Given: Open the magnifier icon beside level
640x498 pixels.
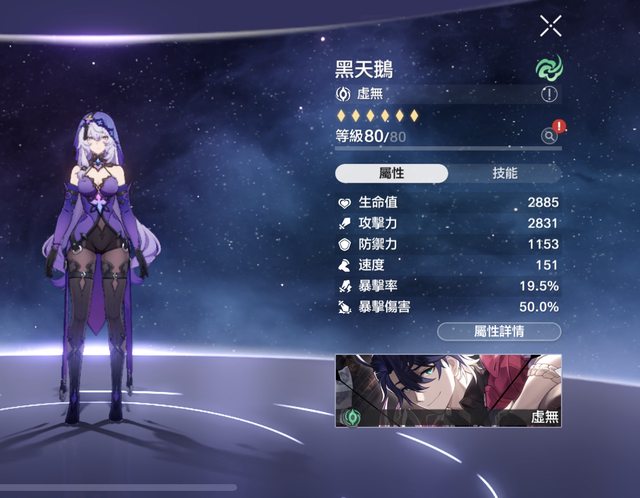Looking at the screenshot, I should pos(549,136).
